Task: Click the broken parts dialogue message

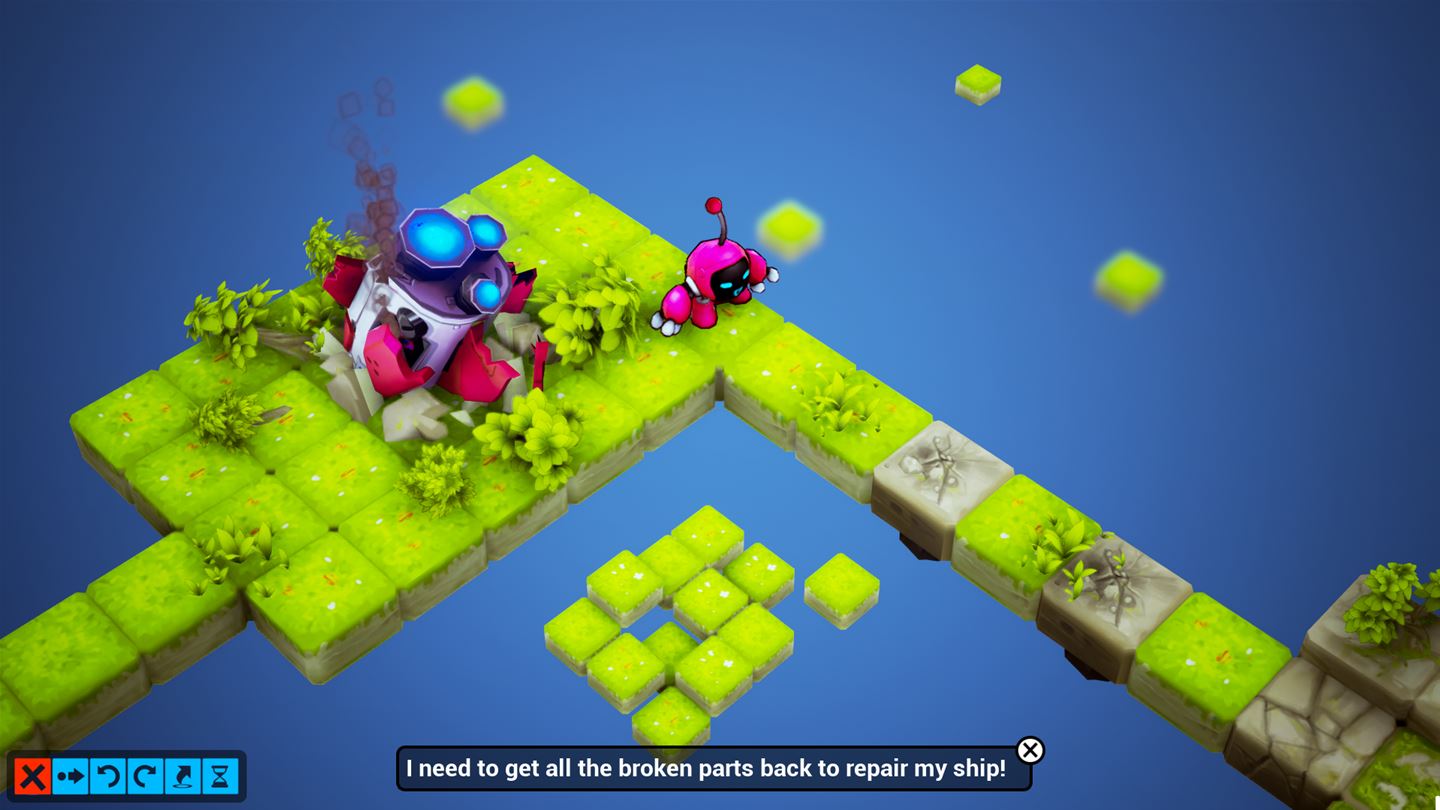Action: tap(712, 769)
